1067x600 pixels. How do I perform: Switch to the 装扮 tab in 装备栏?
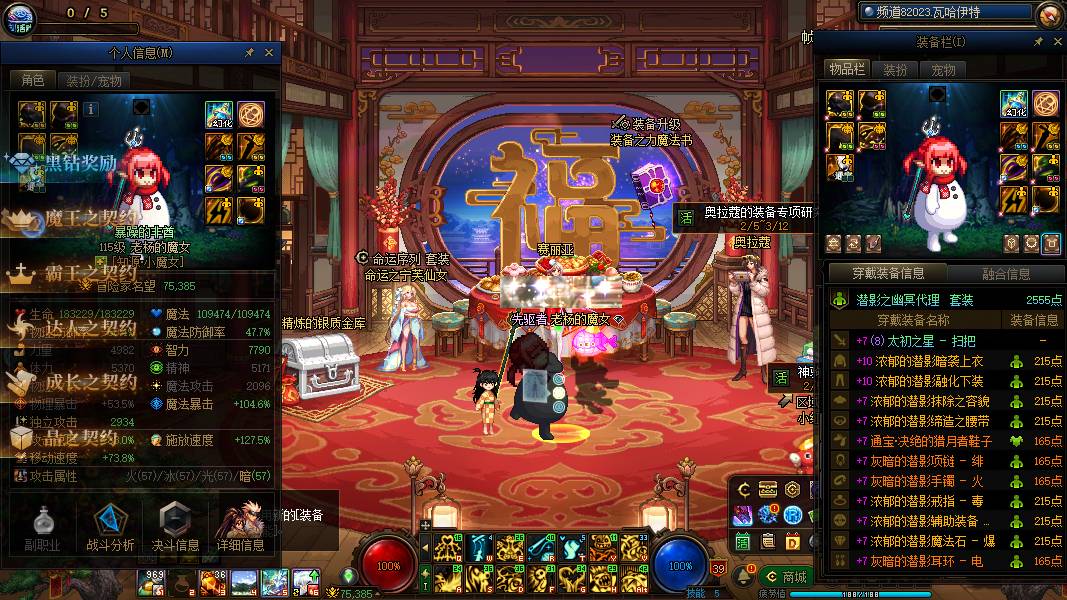point(895,70)
